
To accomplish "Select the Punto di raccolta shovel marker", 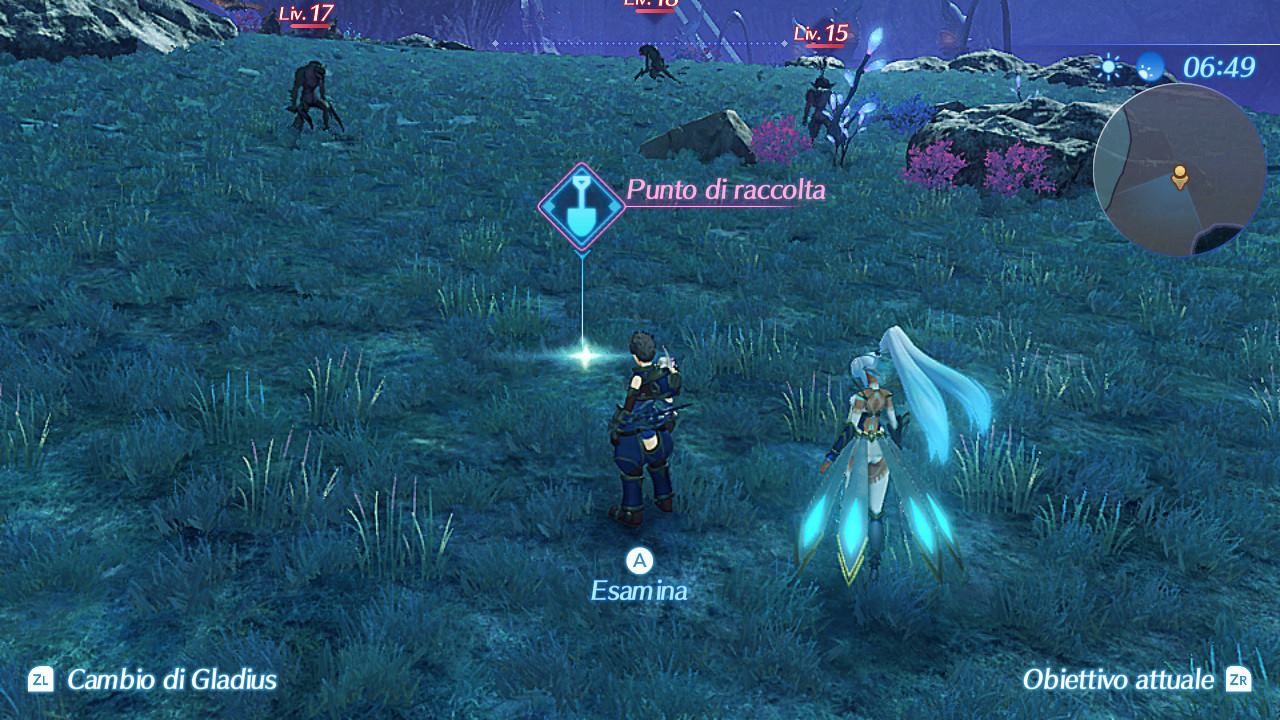I will [x=582, y=205].
